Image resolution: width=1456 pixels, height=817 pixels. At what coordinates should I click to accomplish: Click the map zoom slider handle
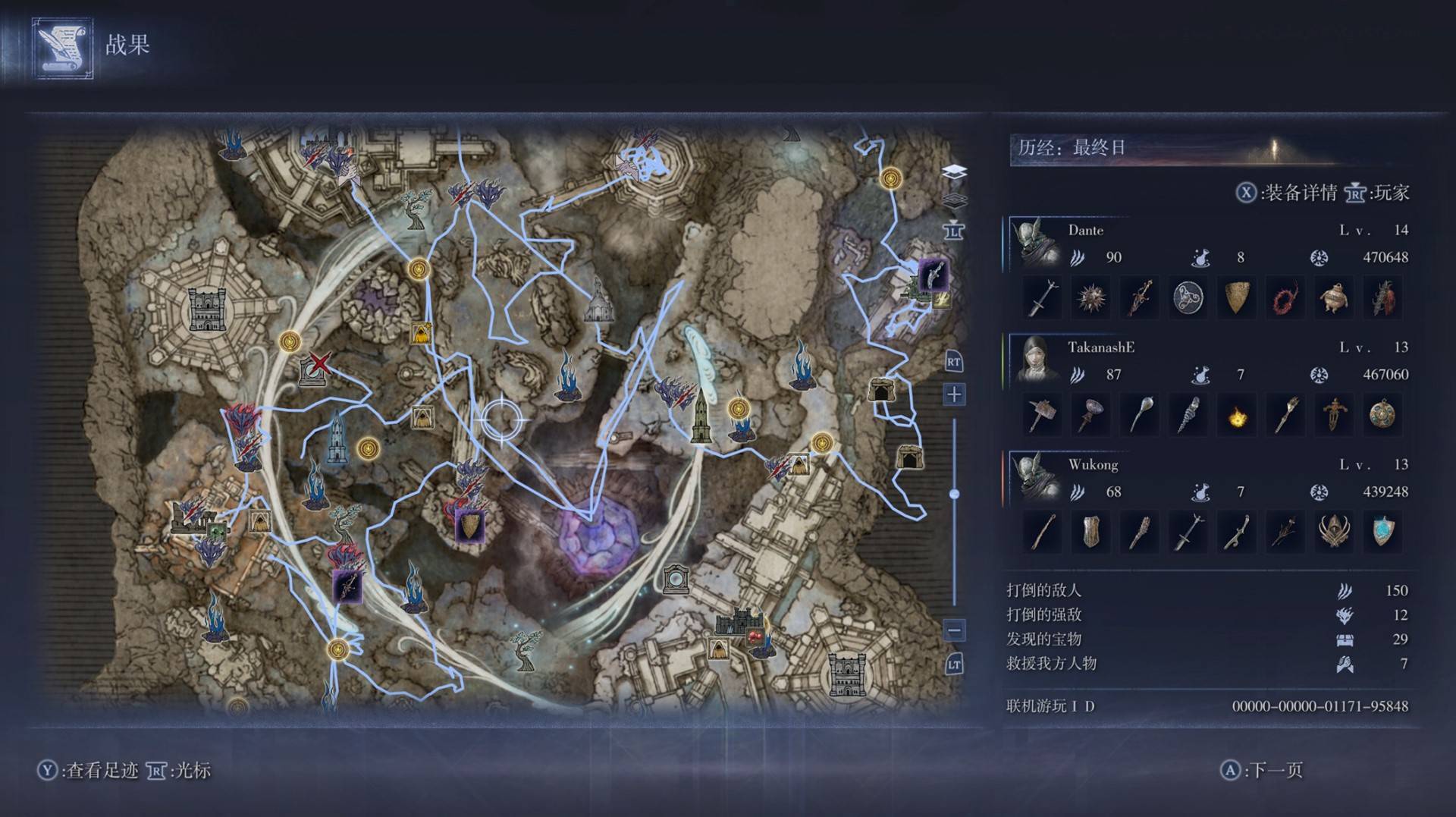(954, 494)
